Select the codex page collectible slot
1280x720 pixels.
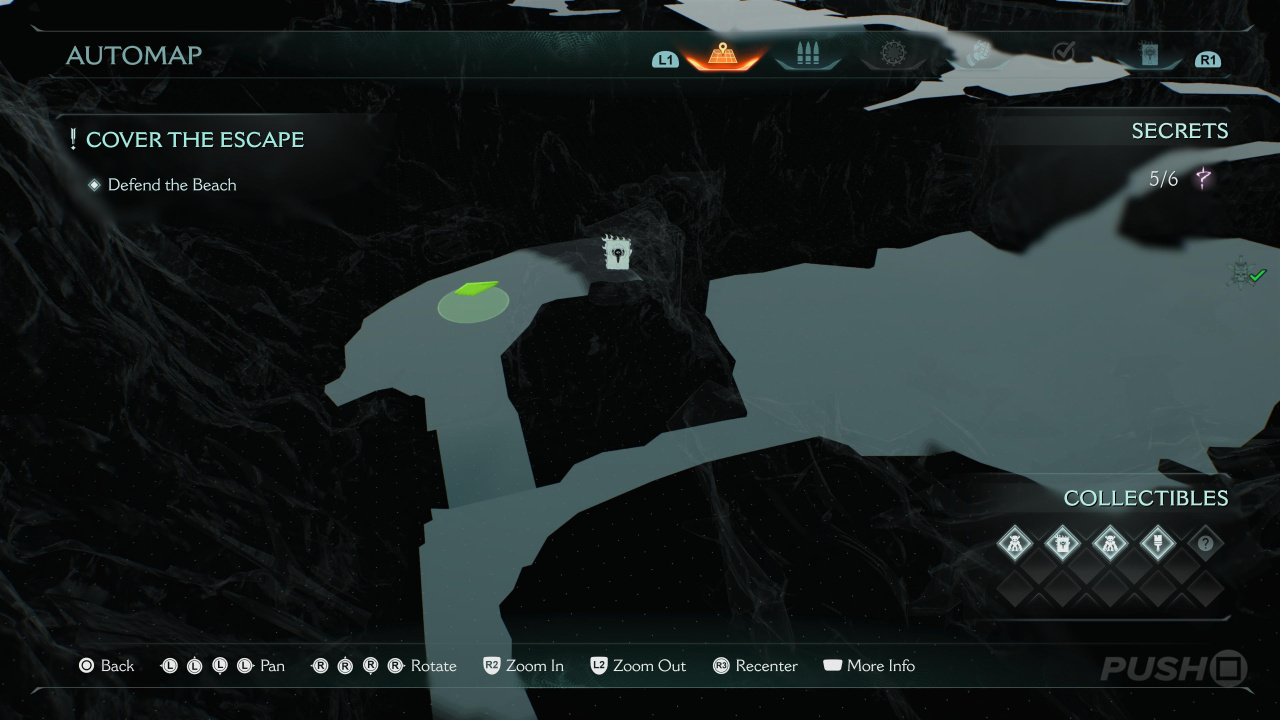pyautogui.click(x=1062, y=544)
